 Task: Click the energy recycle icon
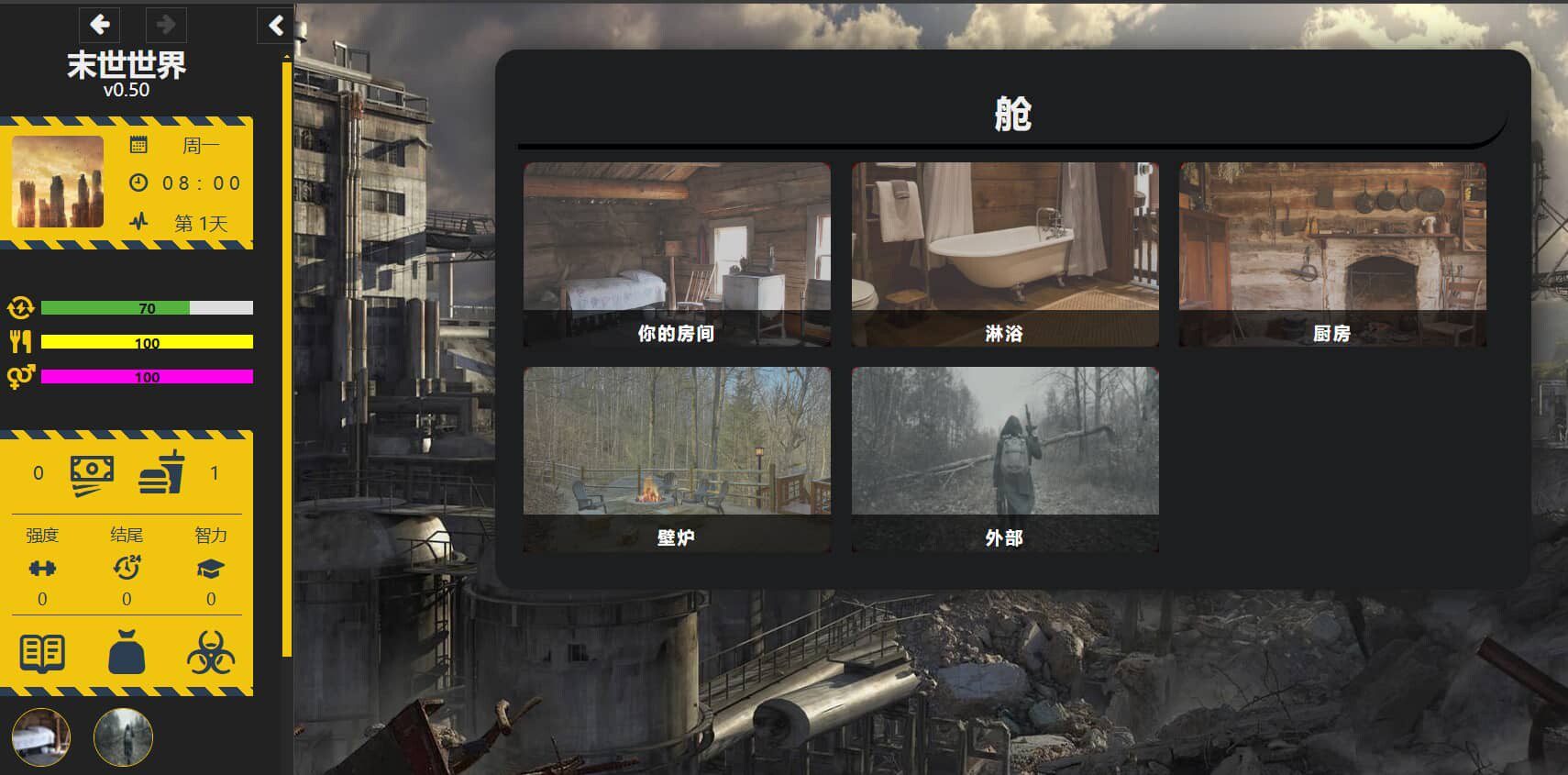22,308
